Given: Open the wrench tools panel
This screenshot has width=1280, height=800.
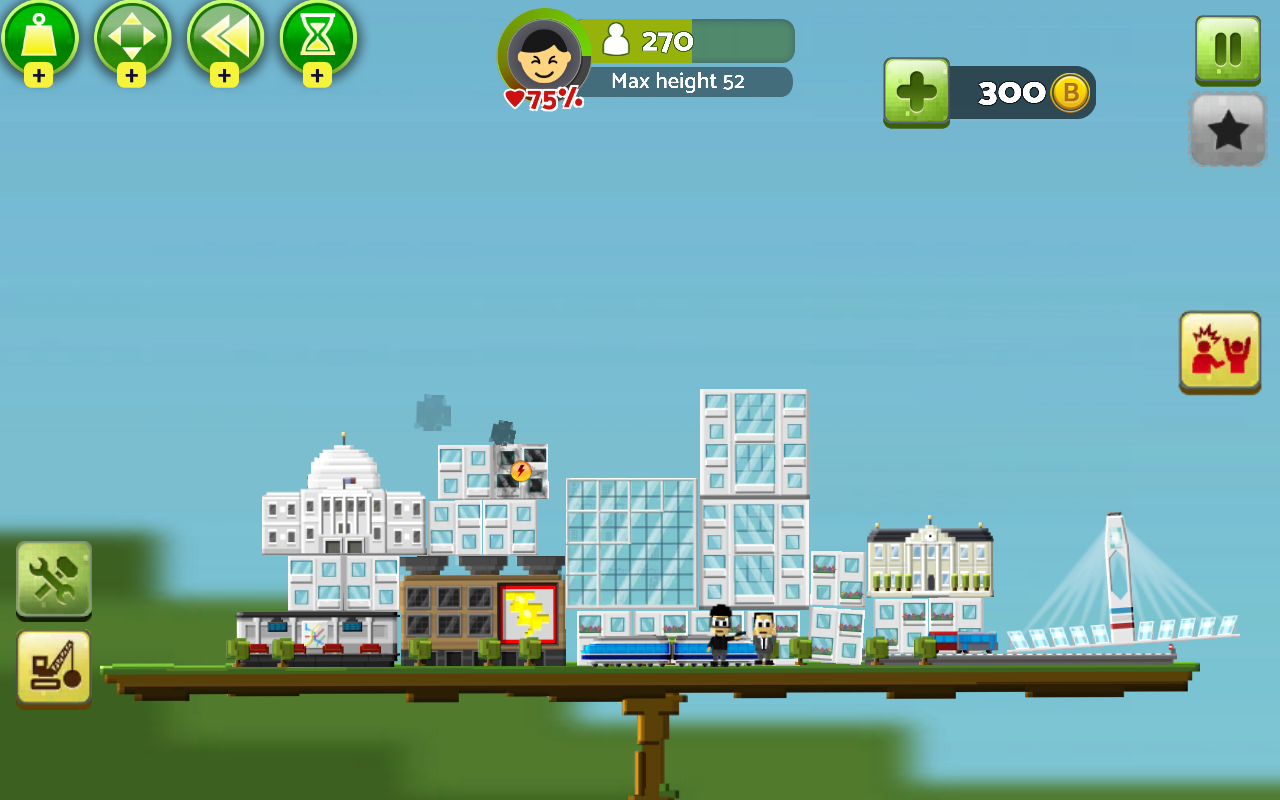Looking at the screenshot, I should coord(54,580).
